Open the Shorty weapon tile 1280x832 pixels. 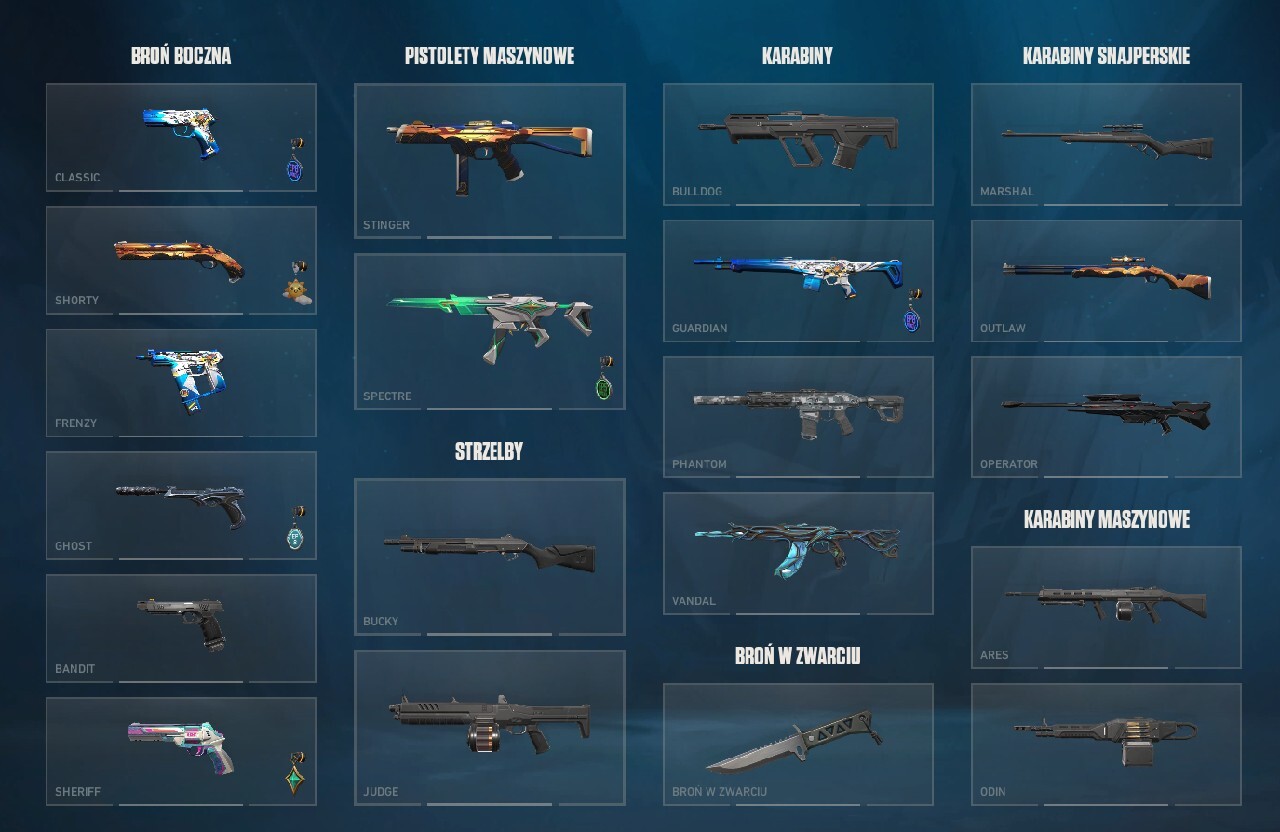point(181,260)
